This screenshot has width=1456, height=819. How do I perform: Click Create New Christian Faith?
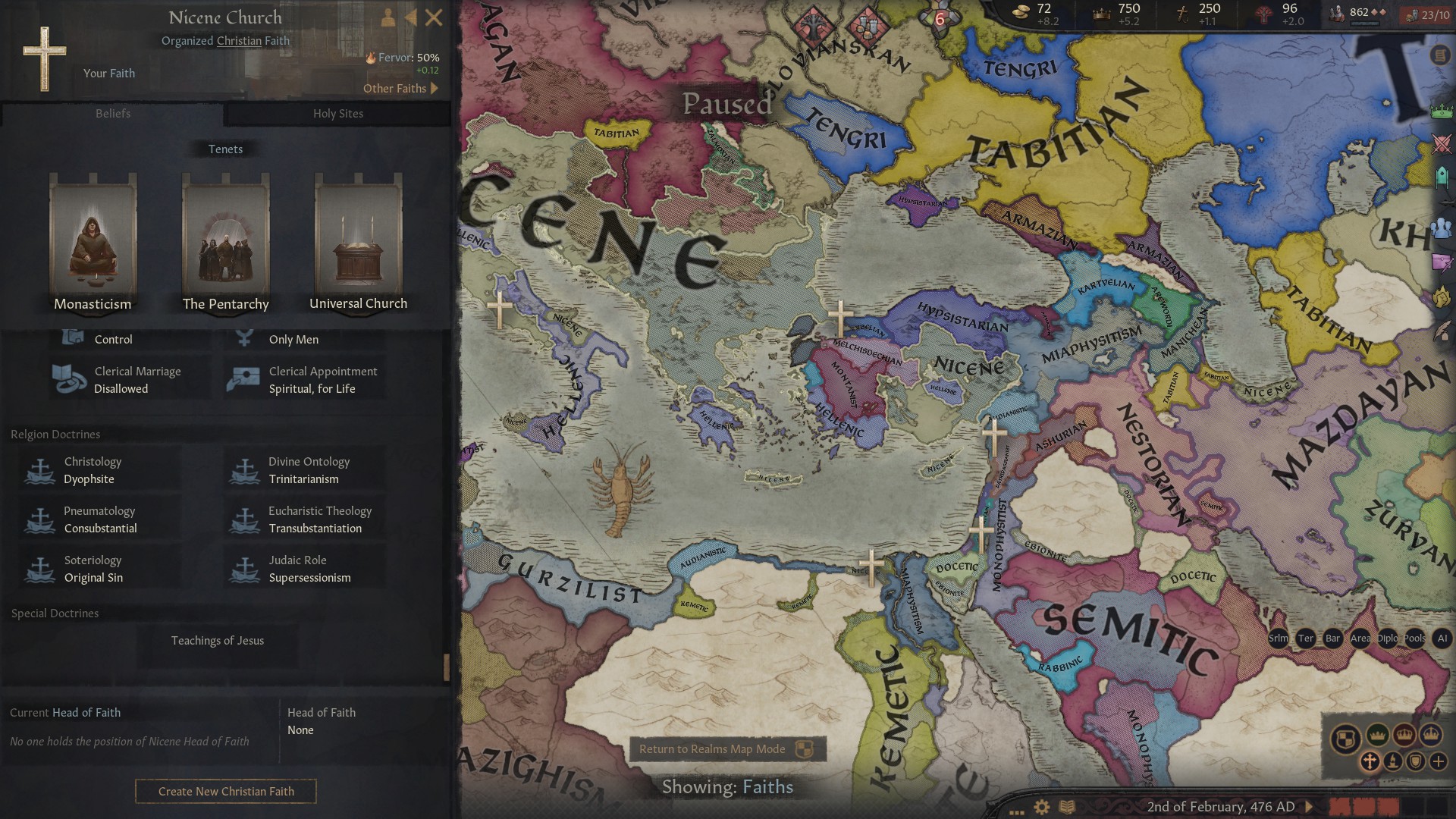click(225, 791)
